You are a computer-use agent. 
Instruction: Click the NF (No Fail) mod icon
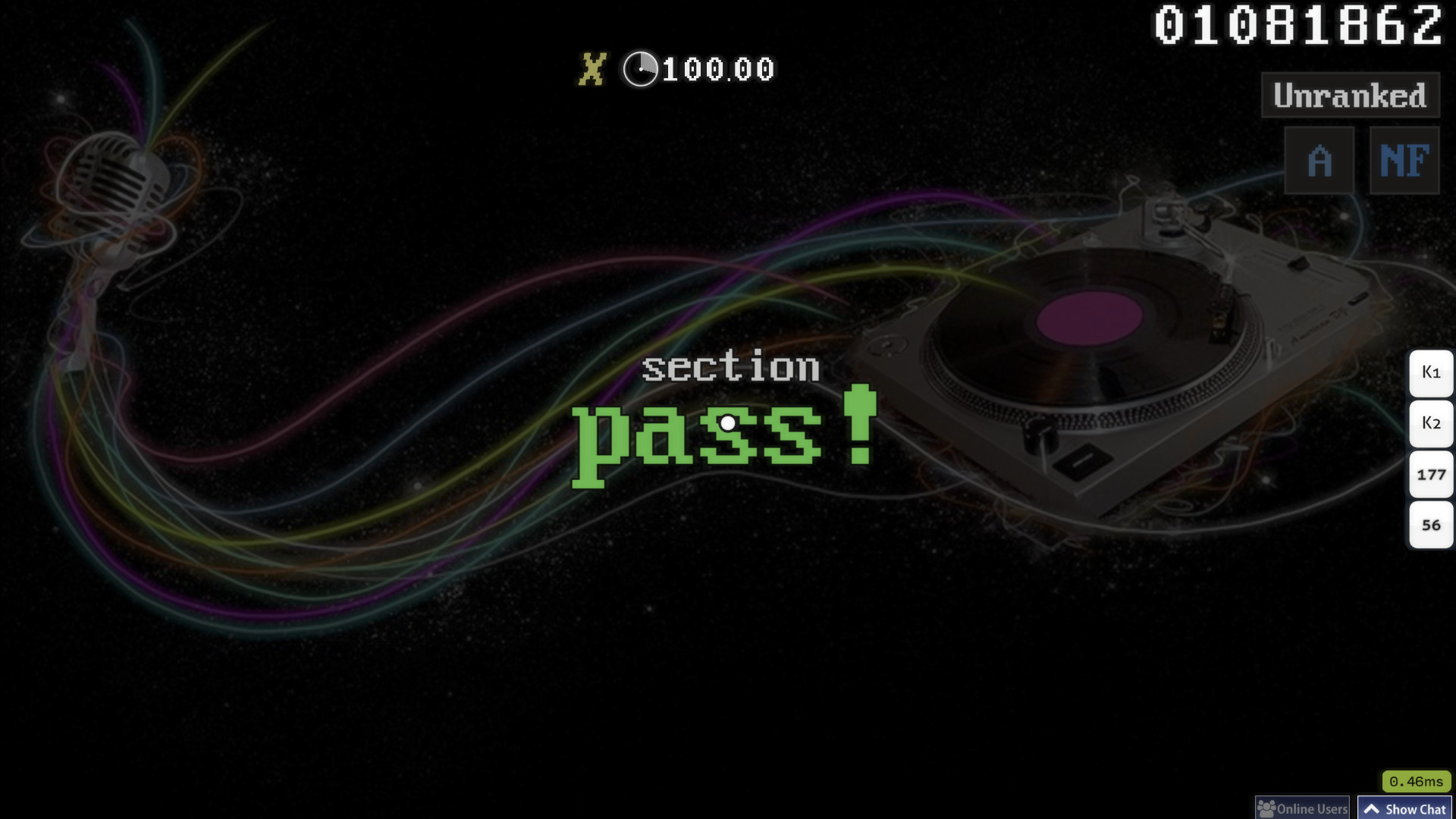(x=1404, y=160)
